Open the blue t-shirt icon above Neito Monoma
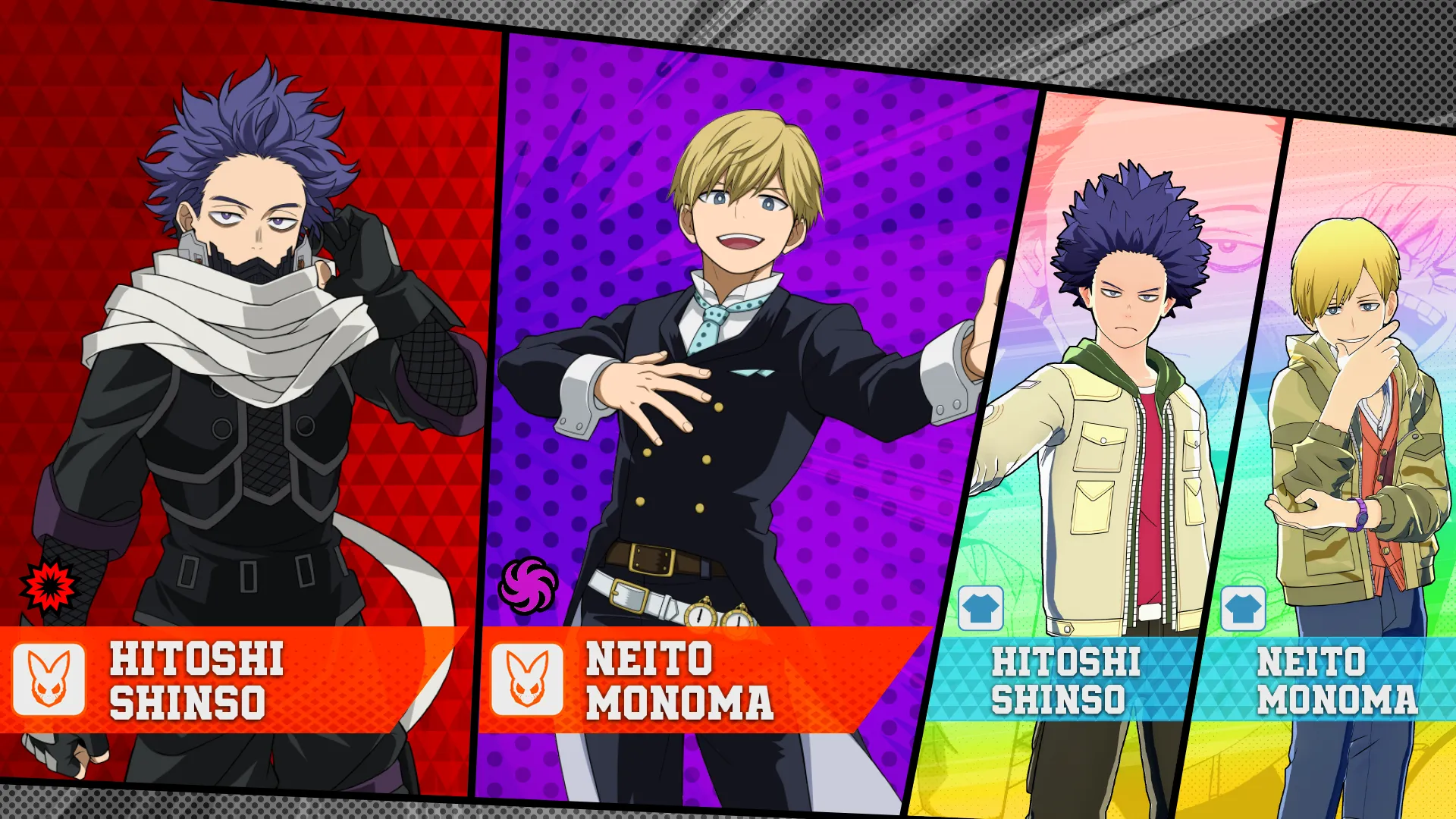The image size is (1456, 819). point(1243,608)
